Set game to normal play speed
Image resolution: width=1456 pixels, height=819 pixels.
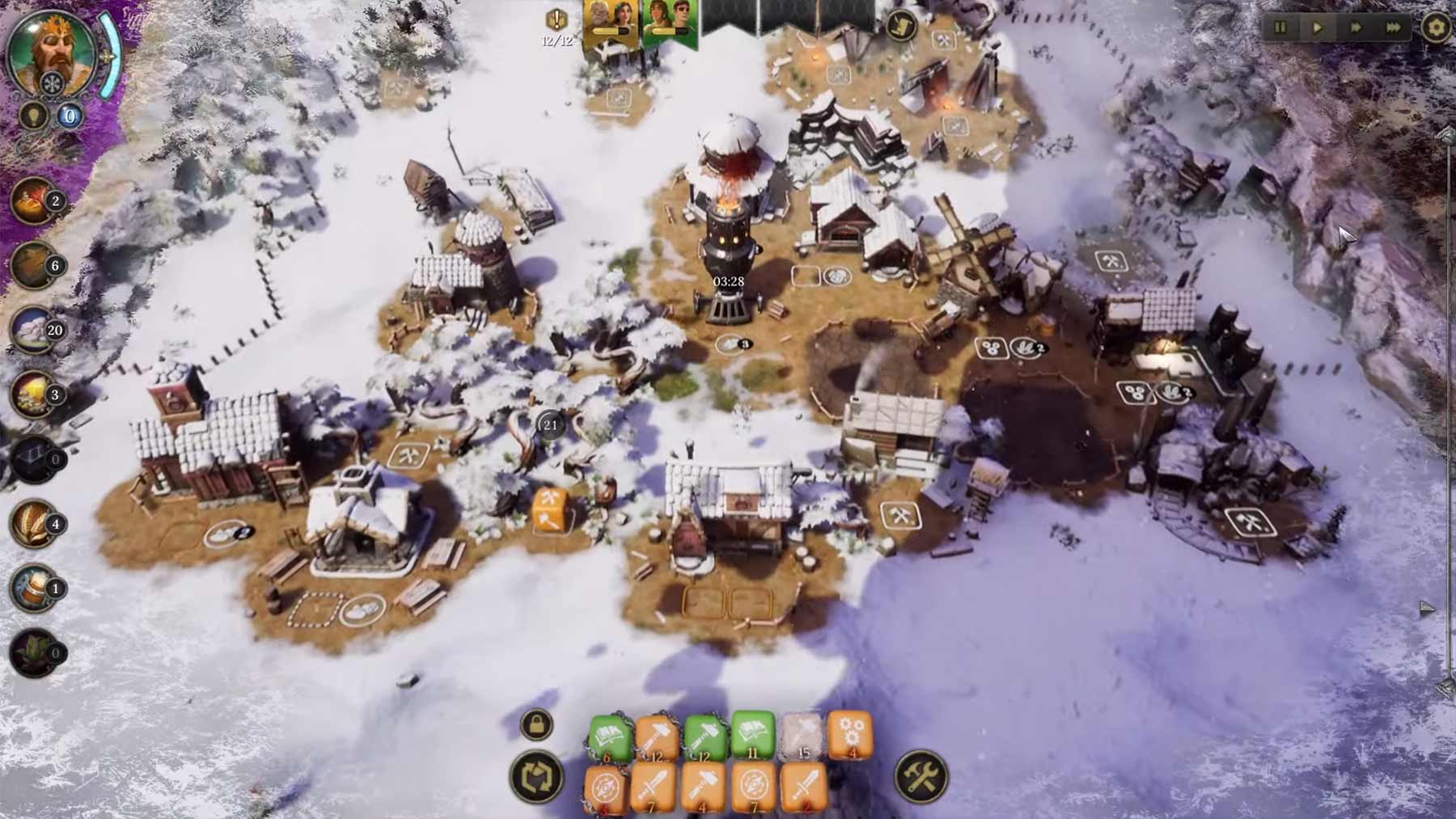1318,27
